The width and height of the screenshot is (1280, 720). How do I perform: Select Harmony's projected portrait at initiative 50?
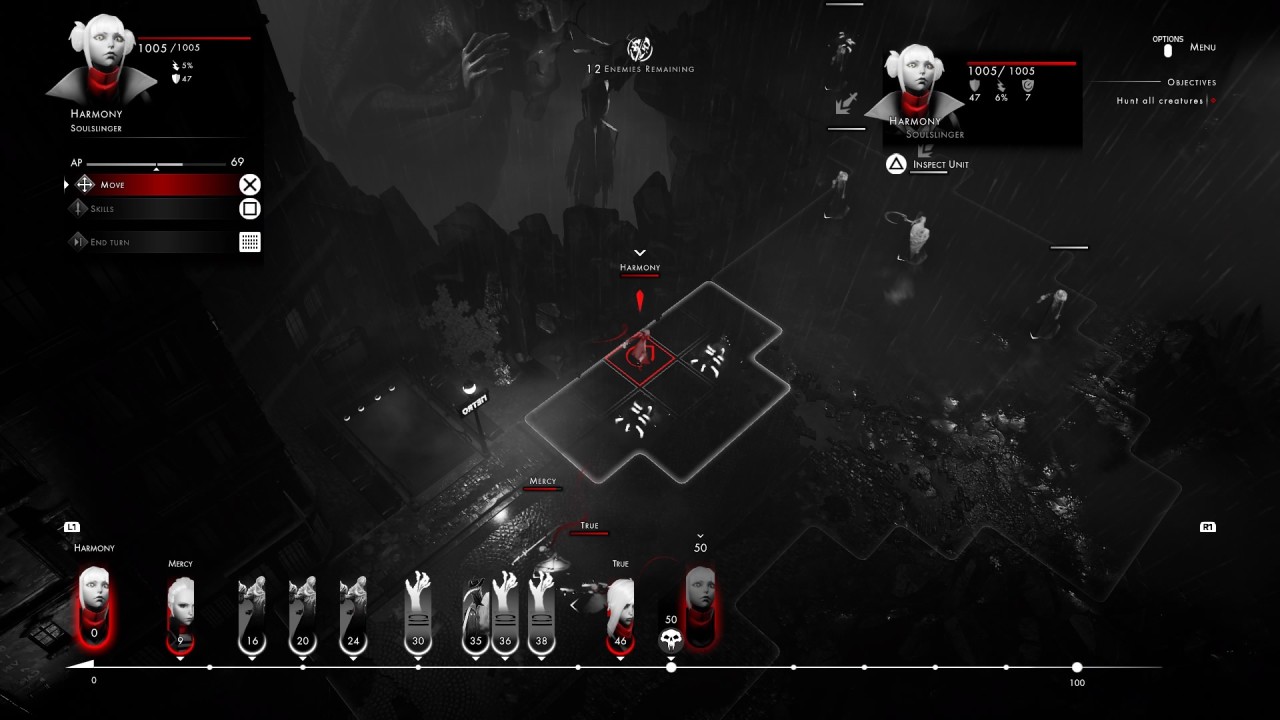click(x=700, y=600)
